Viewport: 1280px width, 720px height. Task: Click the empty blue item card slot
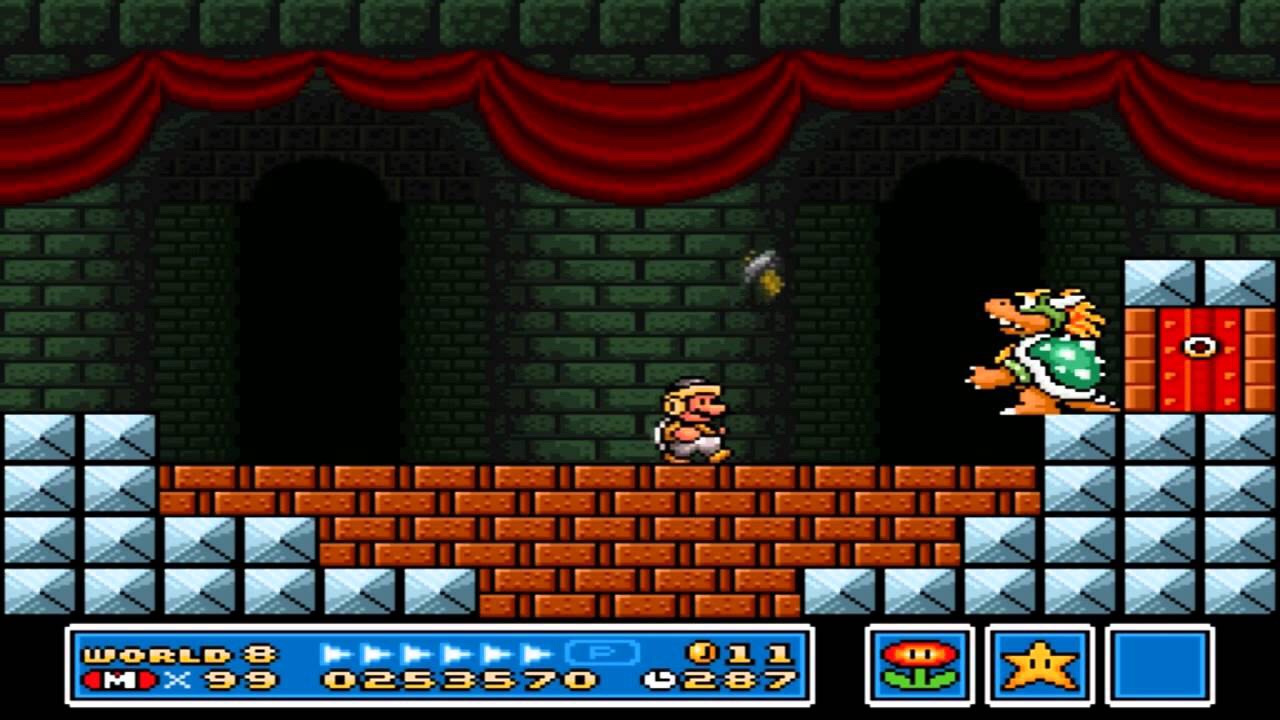click(1160, 665)
